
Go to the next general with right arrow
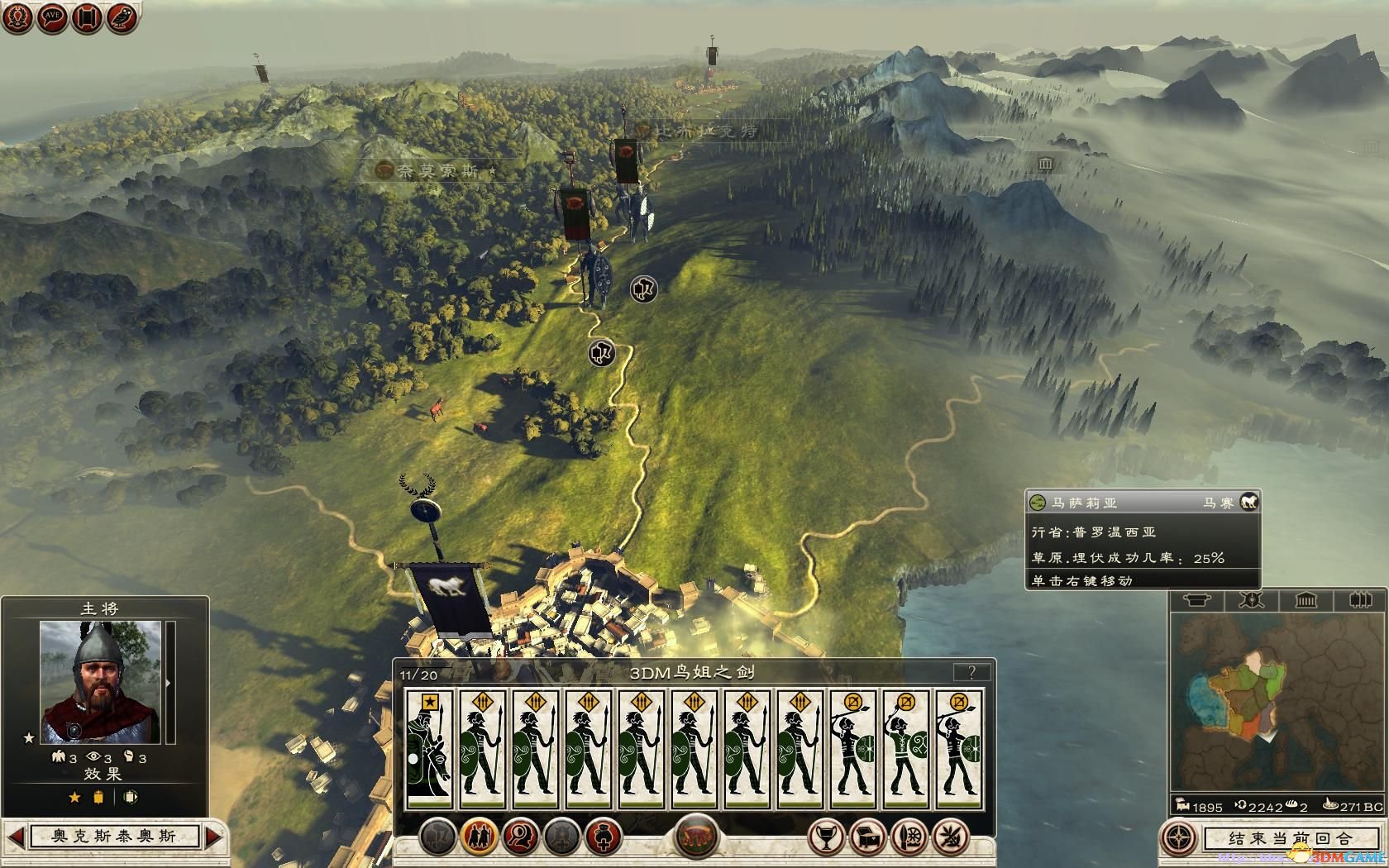pos(213,837)
